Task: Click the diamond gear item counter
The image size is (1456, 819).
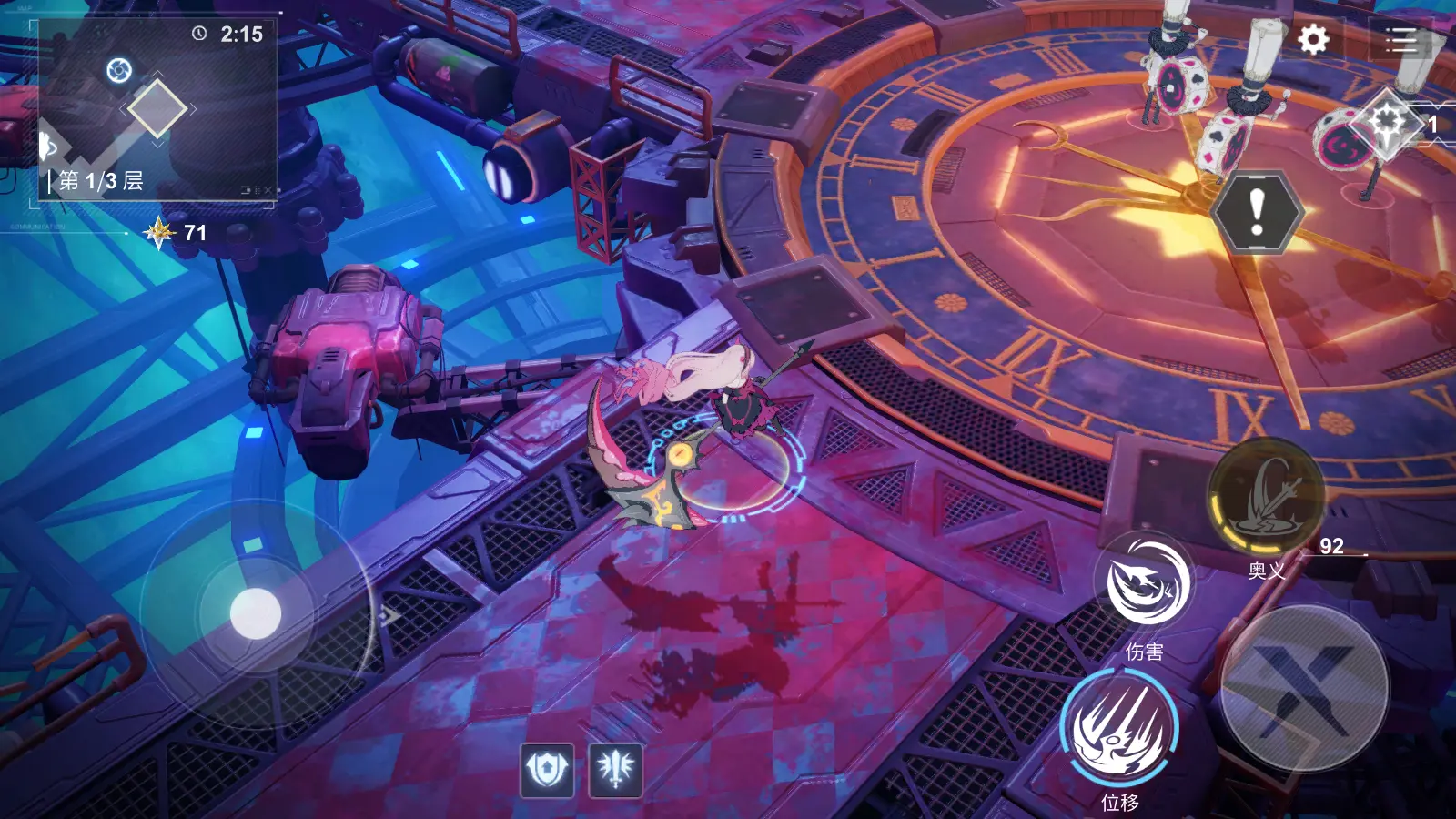Action: (1387, 122)
